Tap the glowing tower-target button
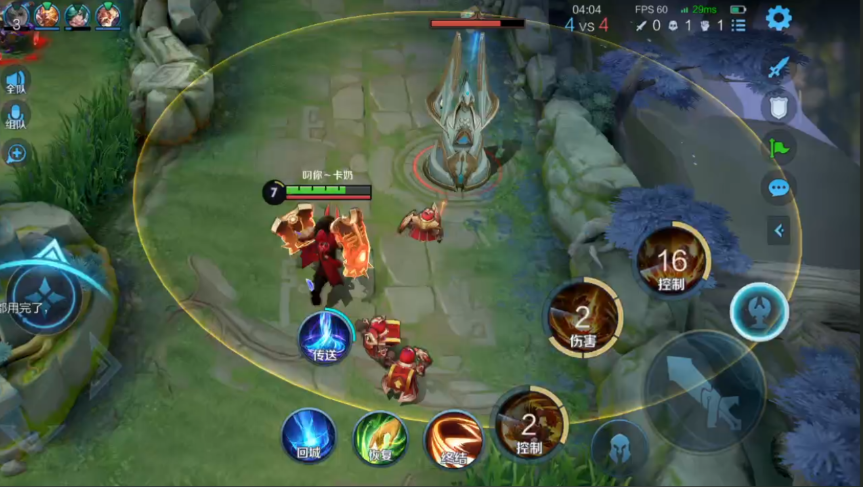Screen dimensions: 863x487 (760, 312)
